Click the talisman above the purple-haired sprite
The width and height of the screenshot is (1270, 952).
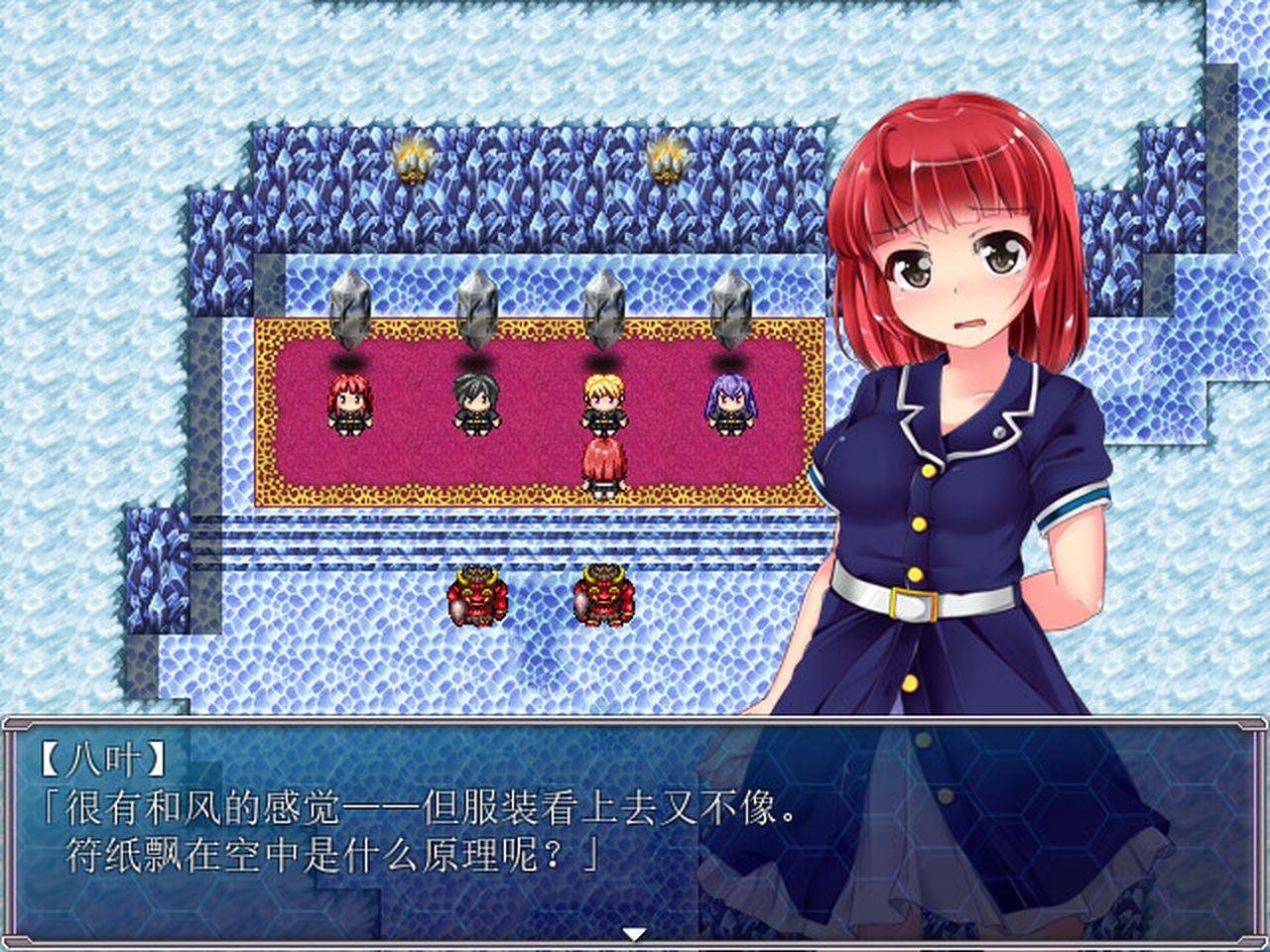click(x=731, y=307)
